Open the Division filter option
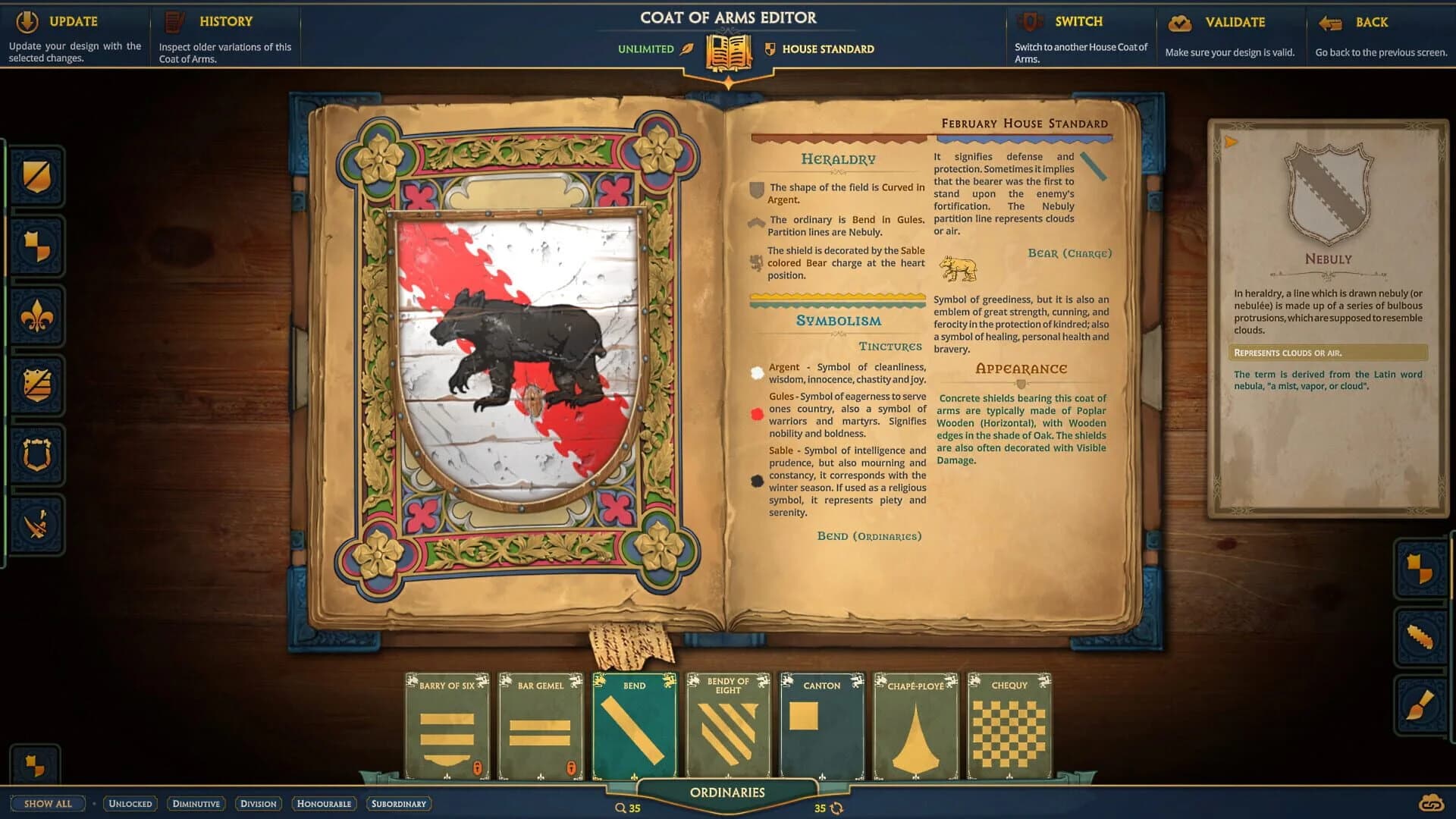The width and height of the screenshot is (1456, 819). 259,803
